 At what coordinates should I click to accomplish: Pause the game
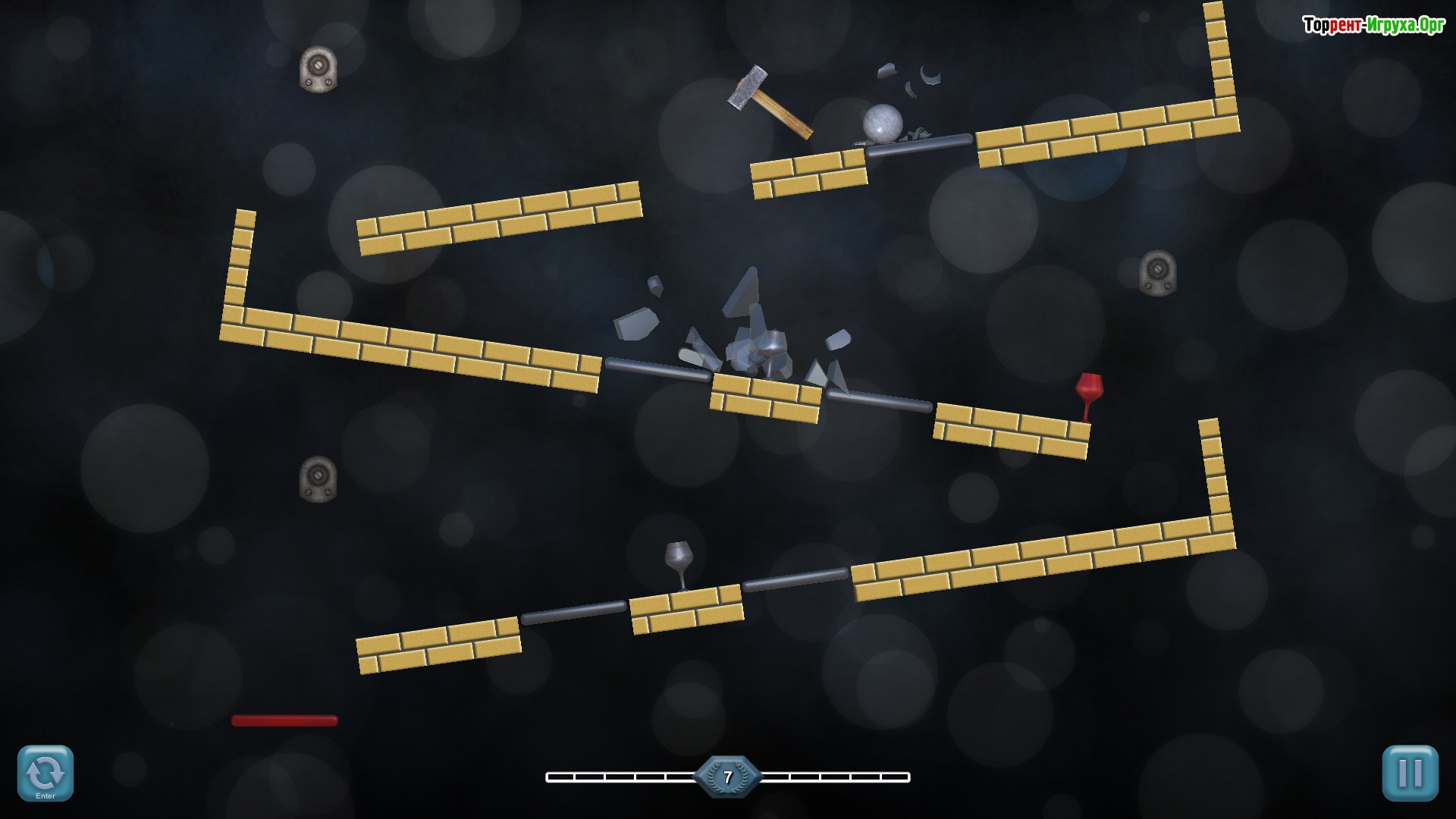pyautogui.click(x=1410, y=773)
